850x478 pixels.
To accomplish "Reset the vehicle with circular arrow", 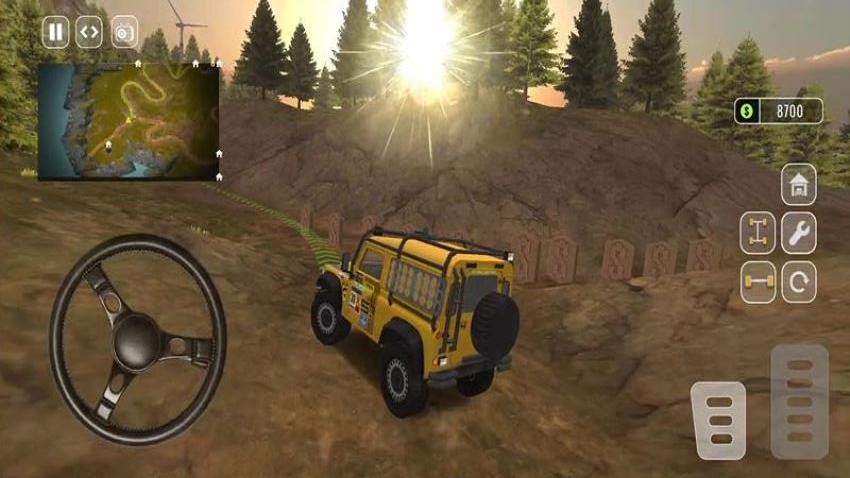I will point(798,282).
